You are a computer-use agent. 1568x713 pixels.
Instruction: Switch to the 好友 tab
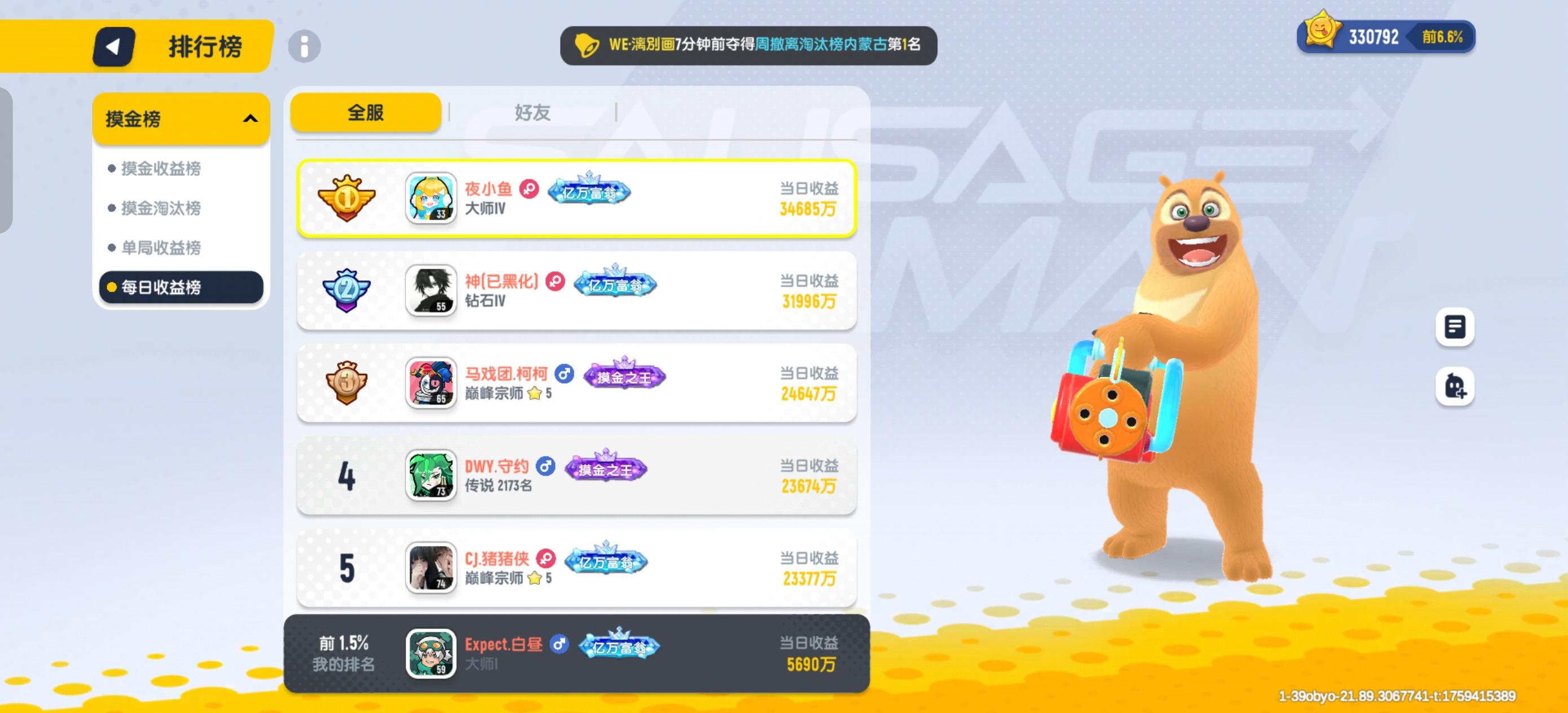pyautogui.click(x=533, y=112)
